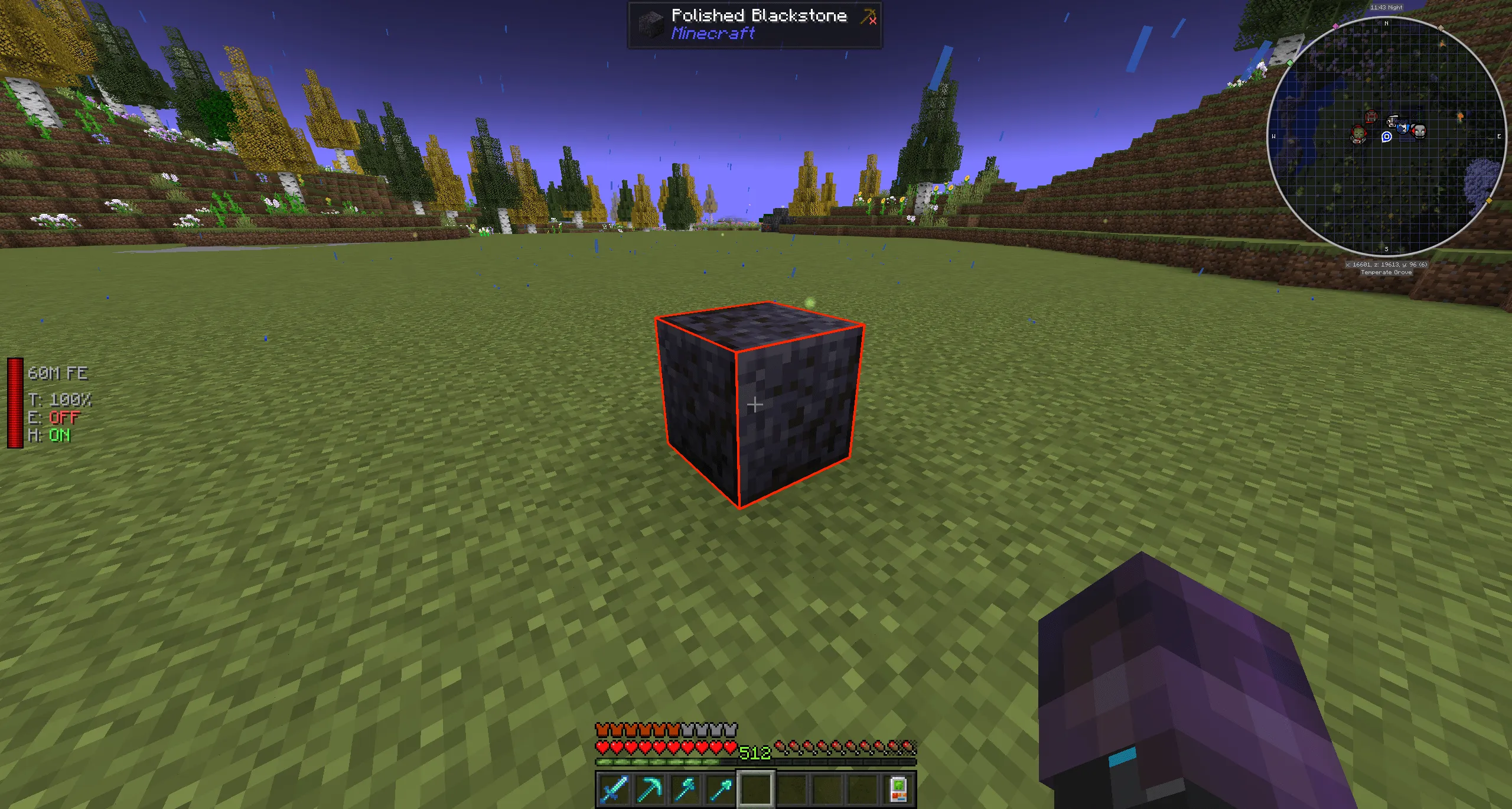This screenshot has width=1512, height=809.
Task: Click the pink waypoint diamond on the minimap edge
Action: tap(1335, 25)
